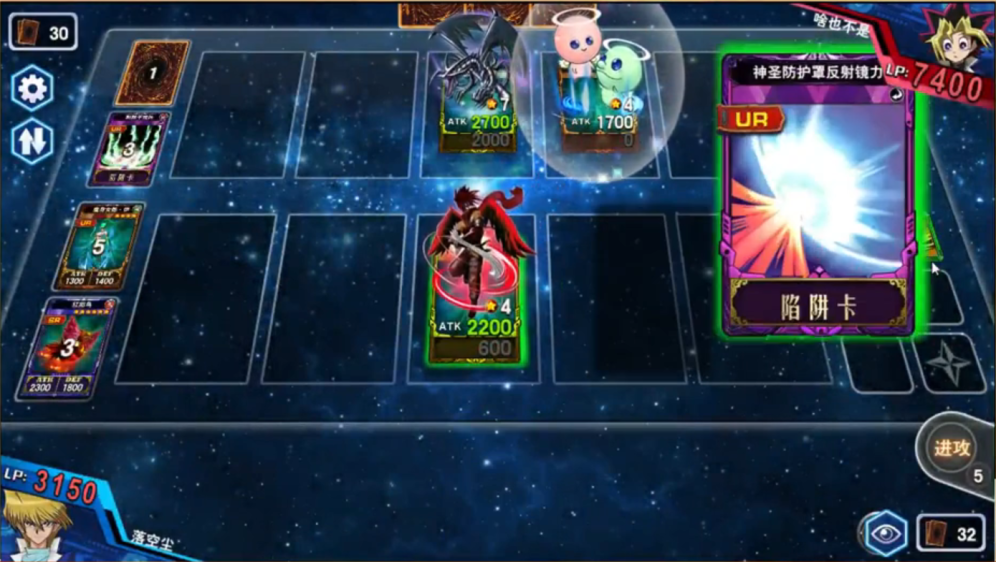Check the opponent's deck showing 30 cards
Image resolution: width=996 pixels, height=562 pixels.
[44, 33]
